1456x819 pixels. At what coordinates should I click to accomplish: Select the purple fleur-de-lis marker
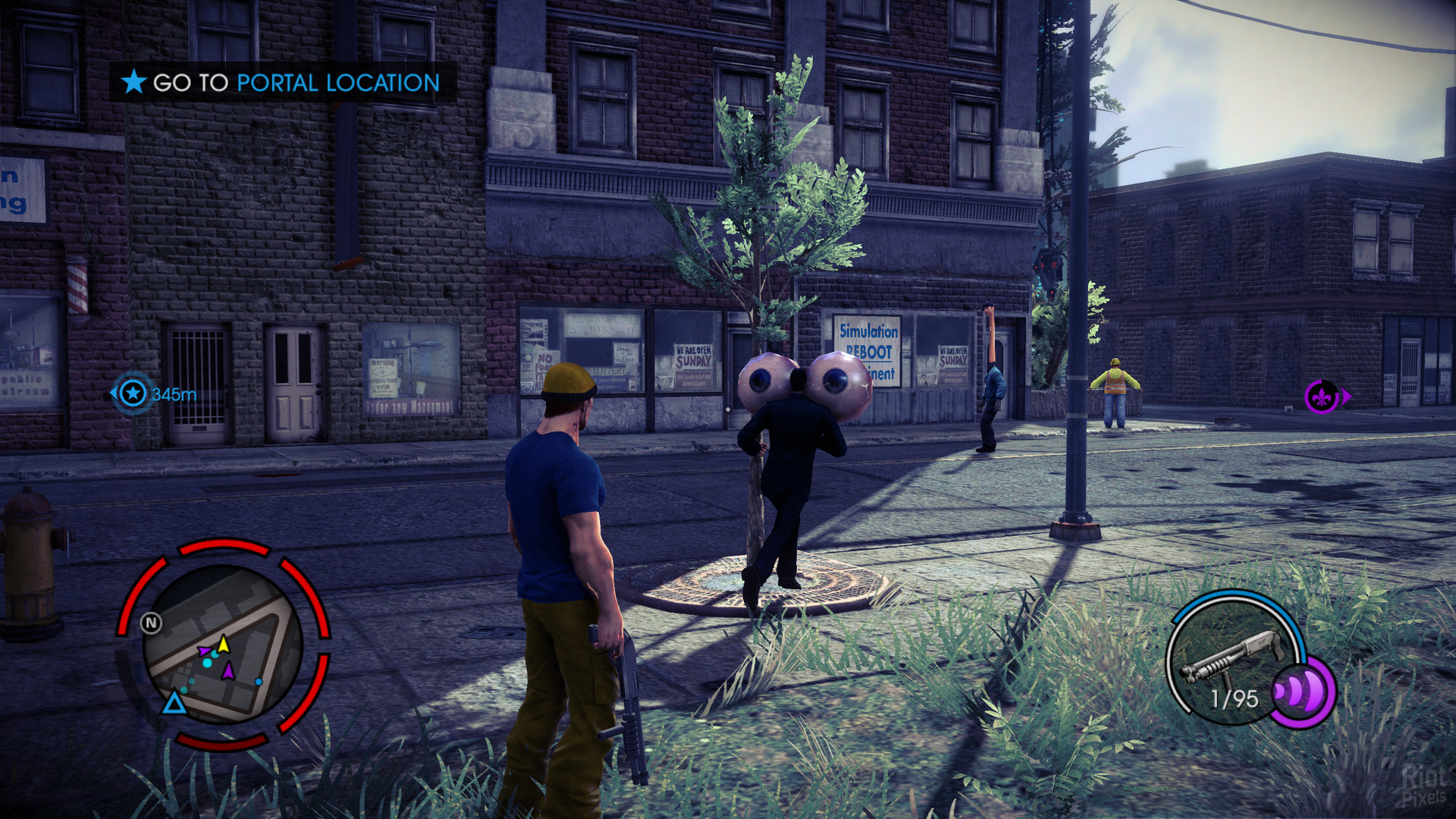pos(1321,397)
